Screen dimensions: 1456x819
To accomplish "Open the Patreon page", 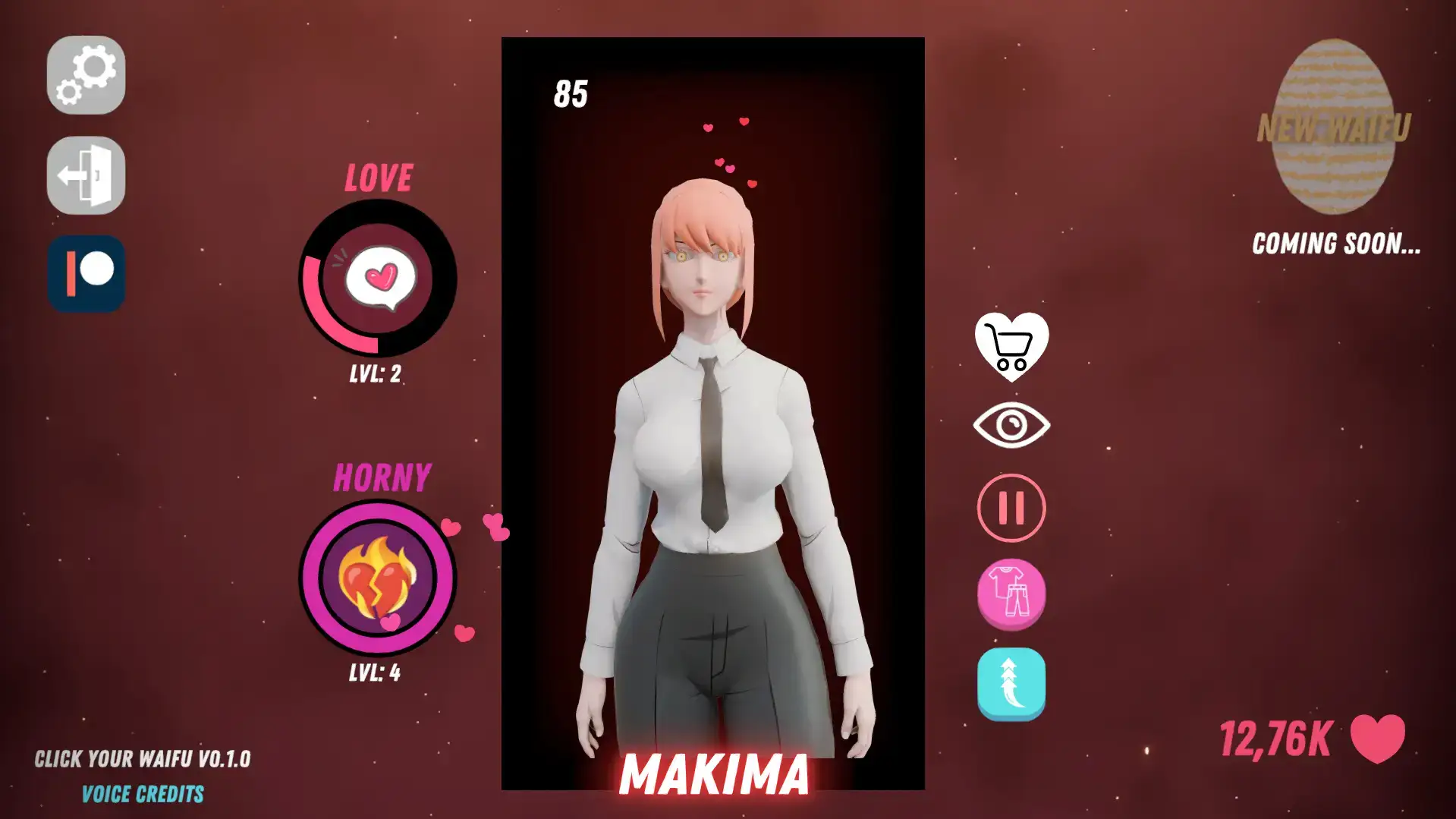I will tap(86, 273).
